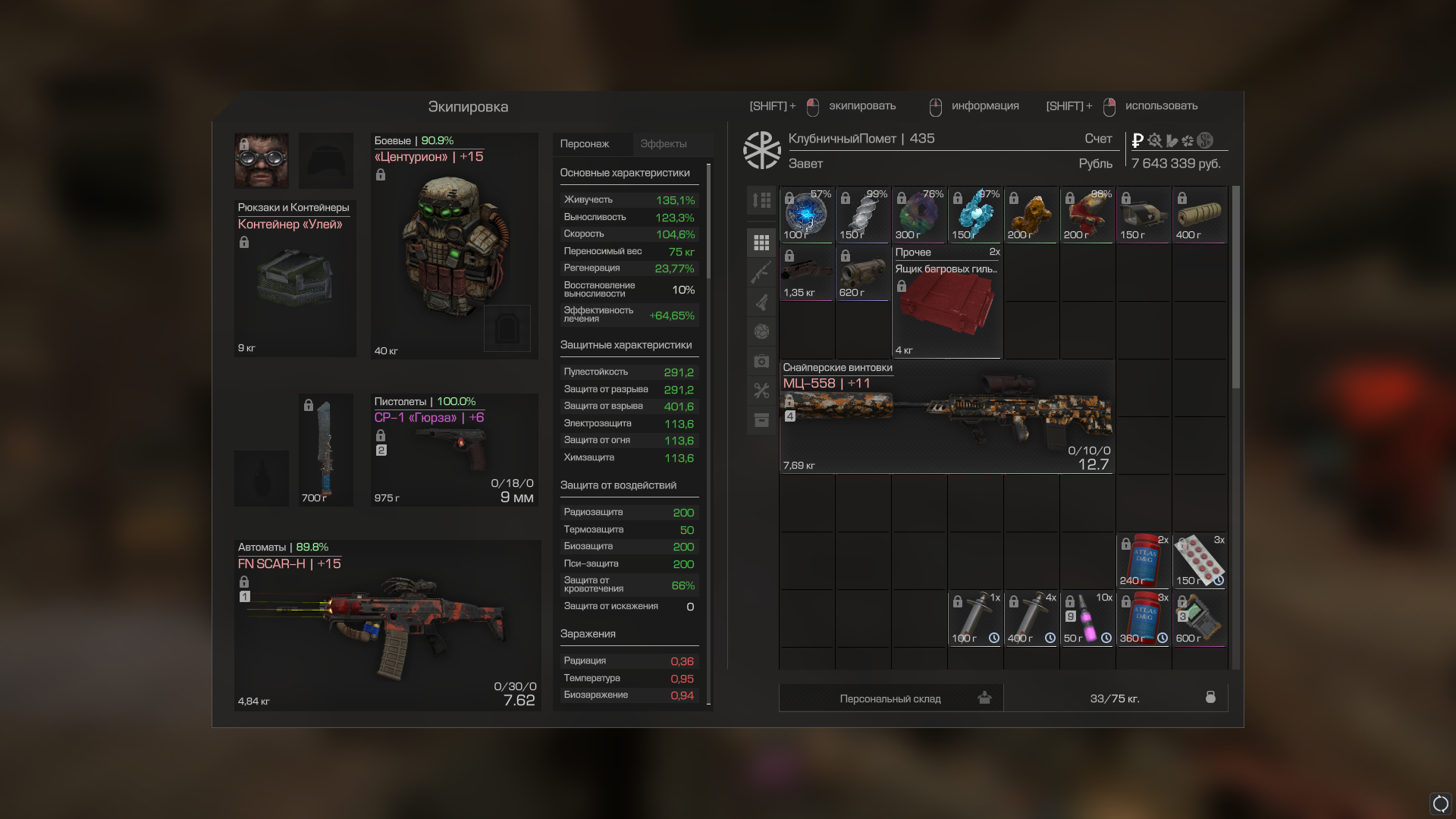Switch to the Эффекты tab
The image size is (1456, 819).
[x=663, y=144]
